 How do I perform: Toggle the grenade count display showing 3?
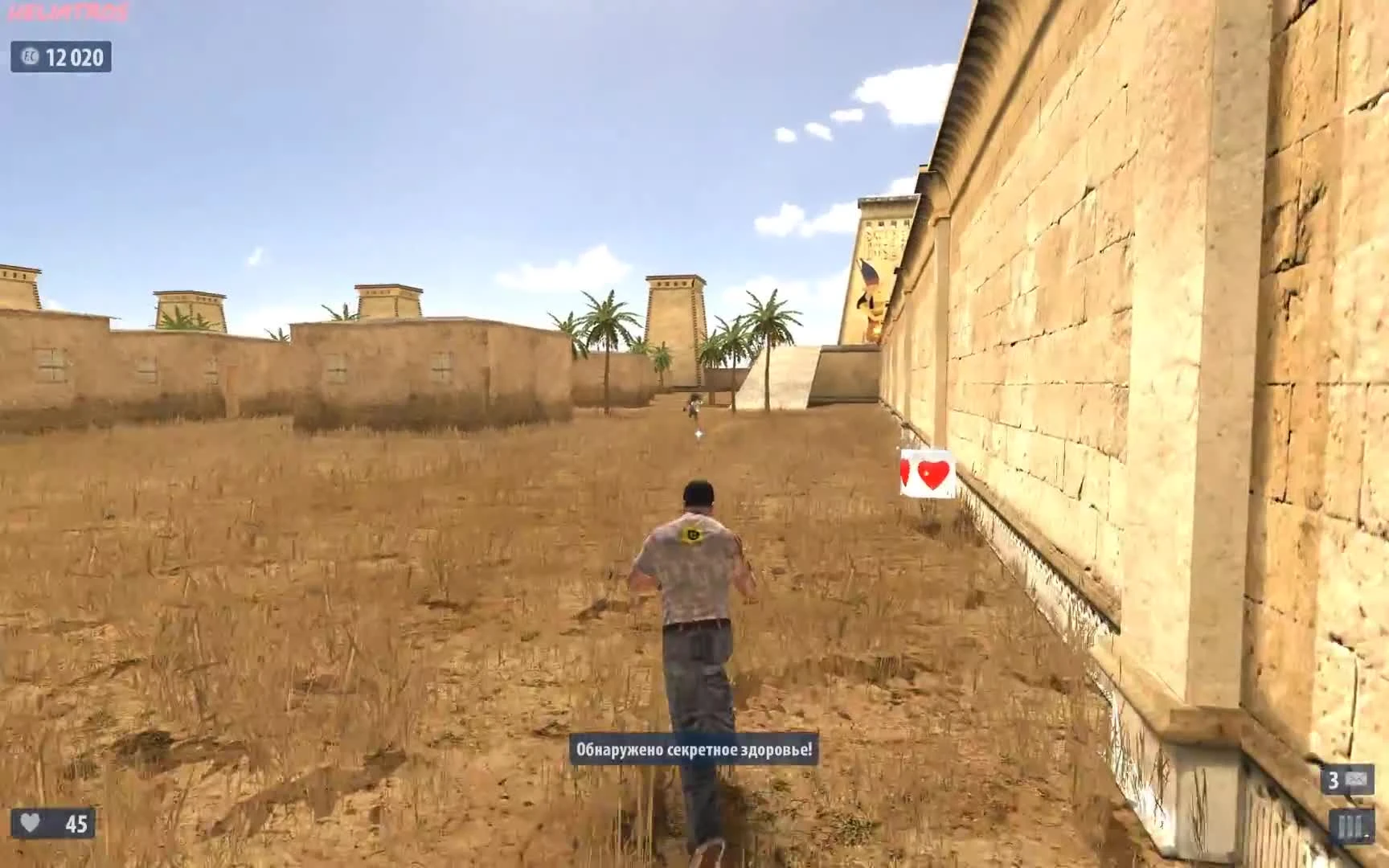(1334, 780)
